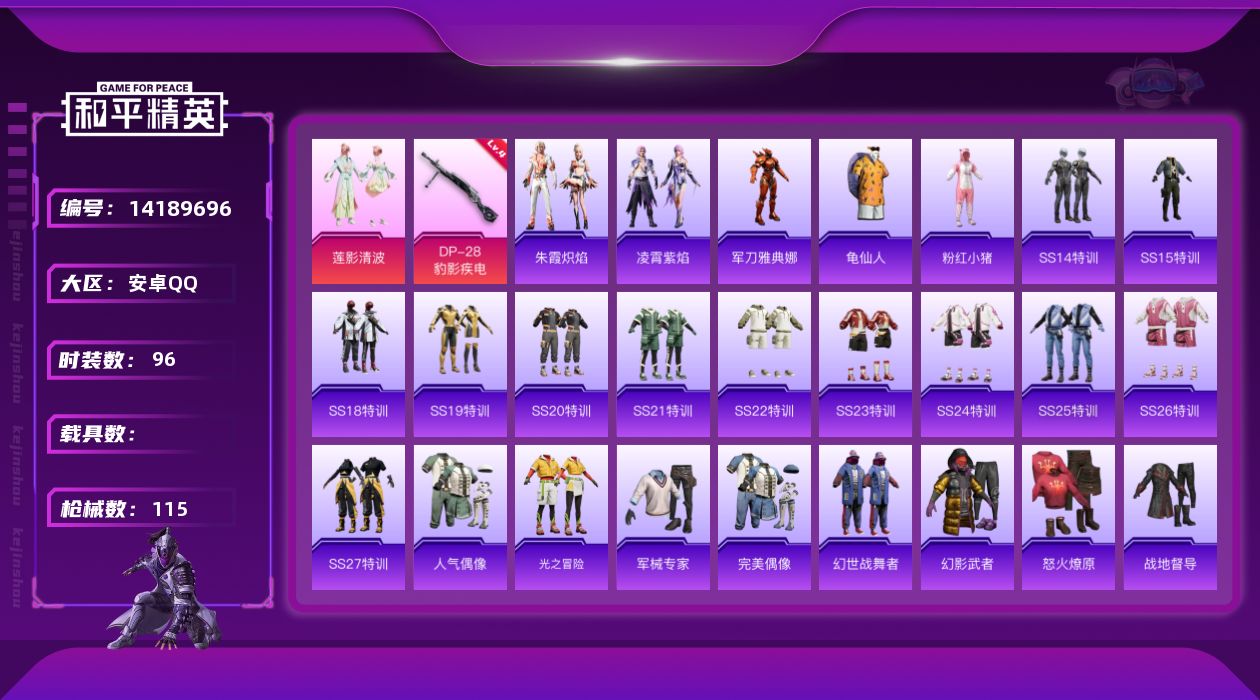Pick the 军刀雅典娜 red armor tile

click(764, 210)
